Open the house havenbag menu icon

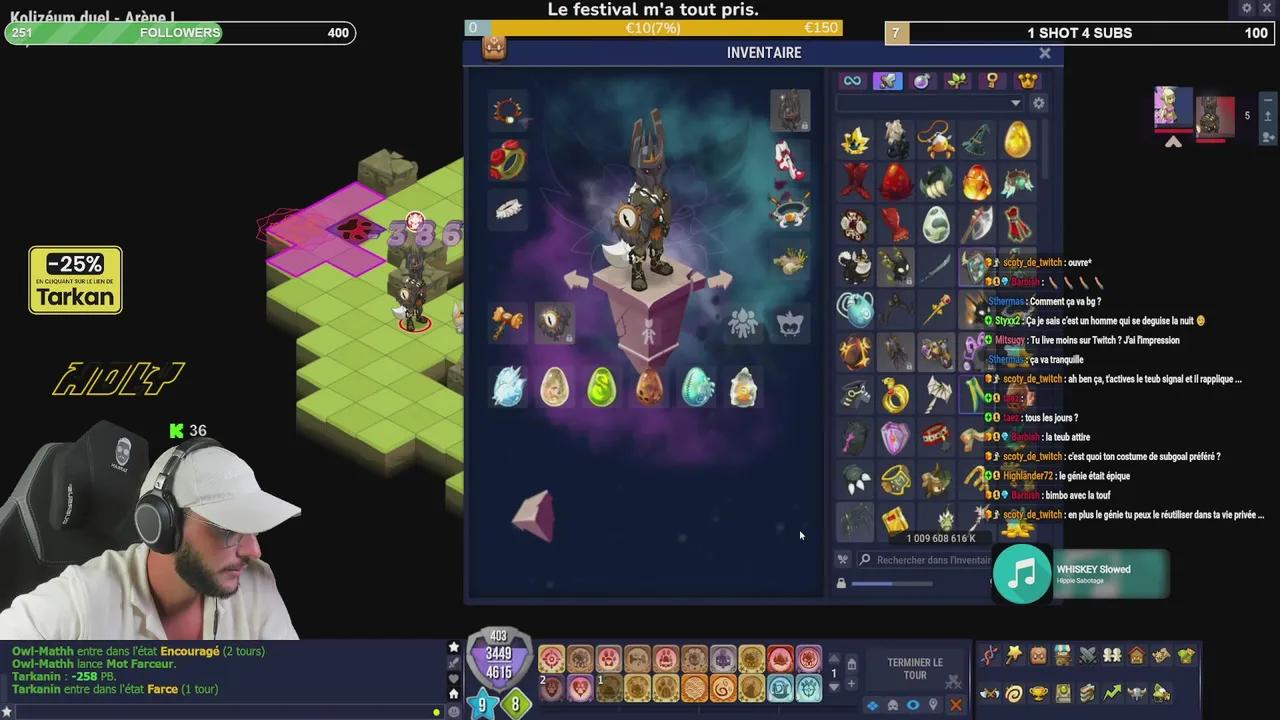pyautogui.click(x=1137, y=656)
